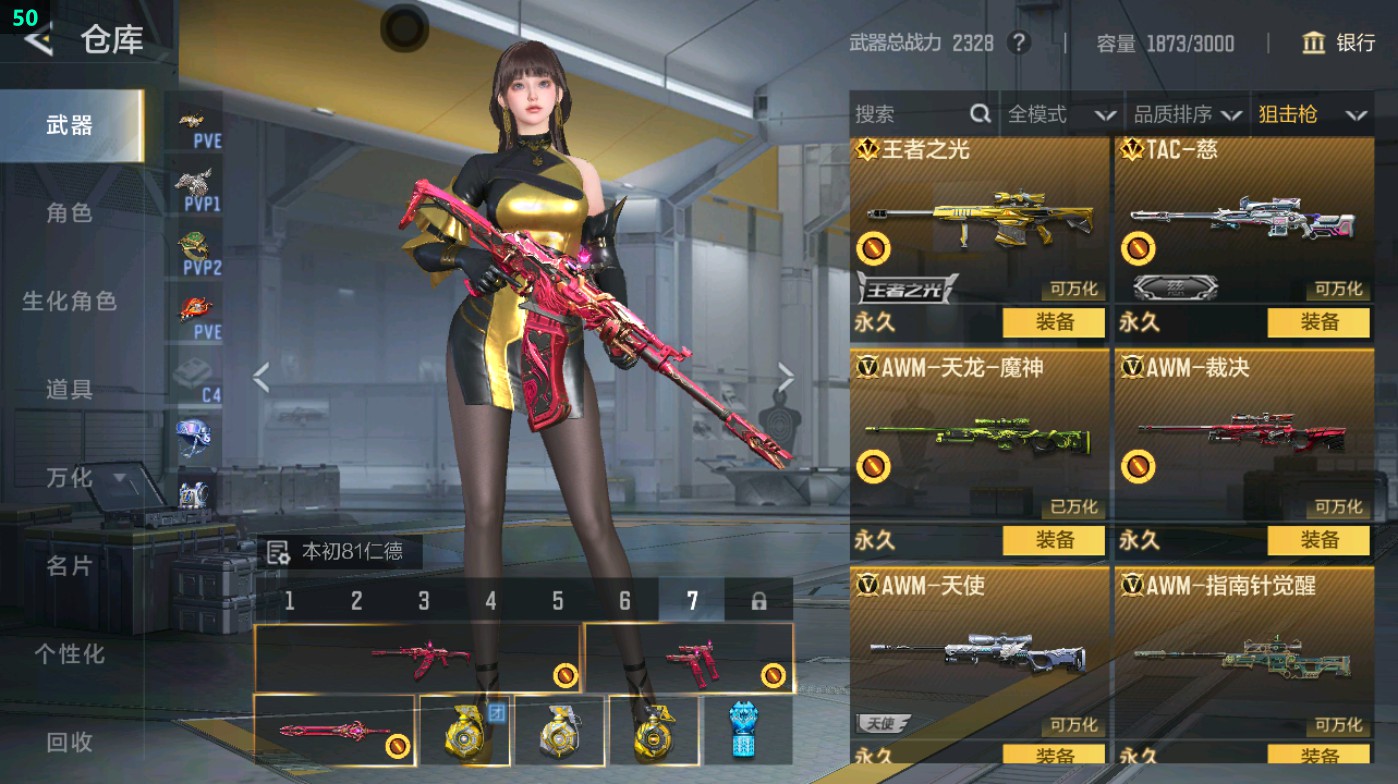Equip 王者之光 with the 装备 button
Viewport: 1398px width, 784px height.
click(1054, 324)
